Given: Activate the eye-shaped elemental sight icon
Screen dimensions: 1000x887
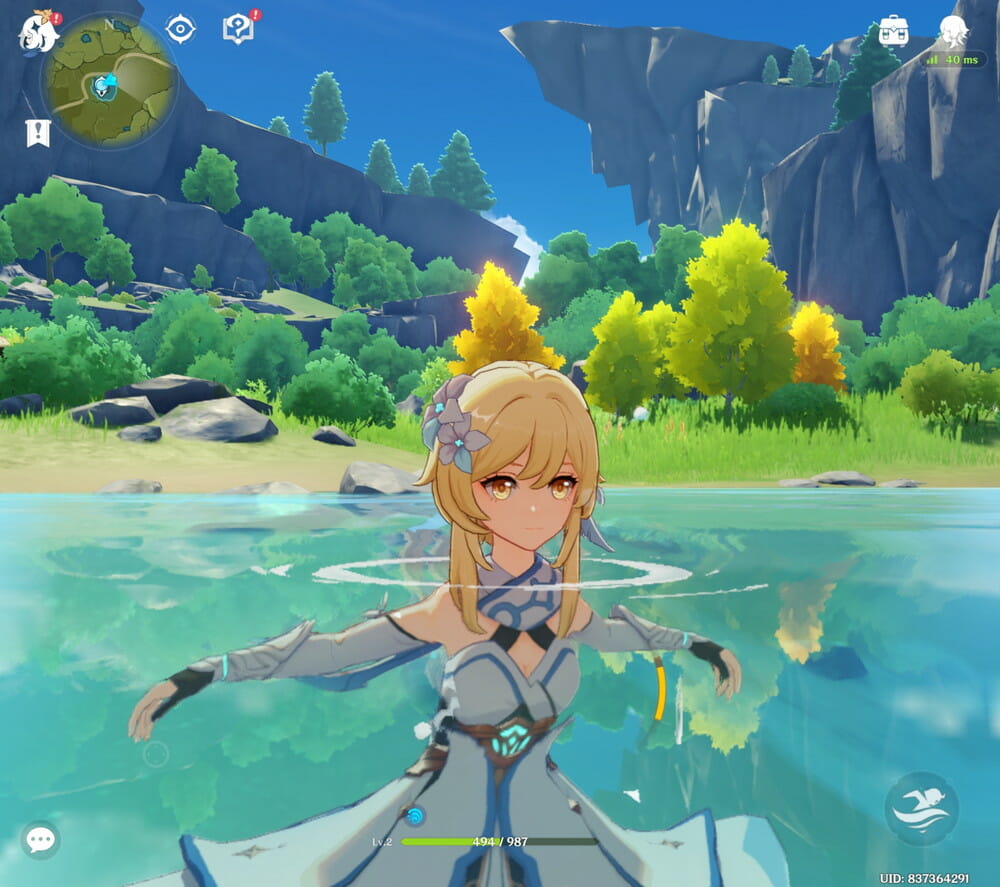Looking at the screenshot, I should [180, 29].
